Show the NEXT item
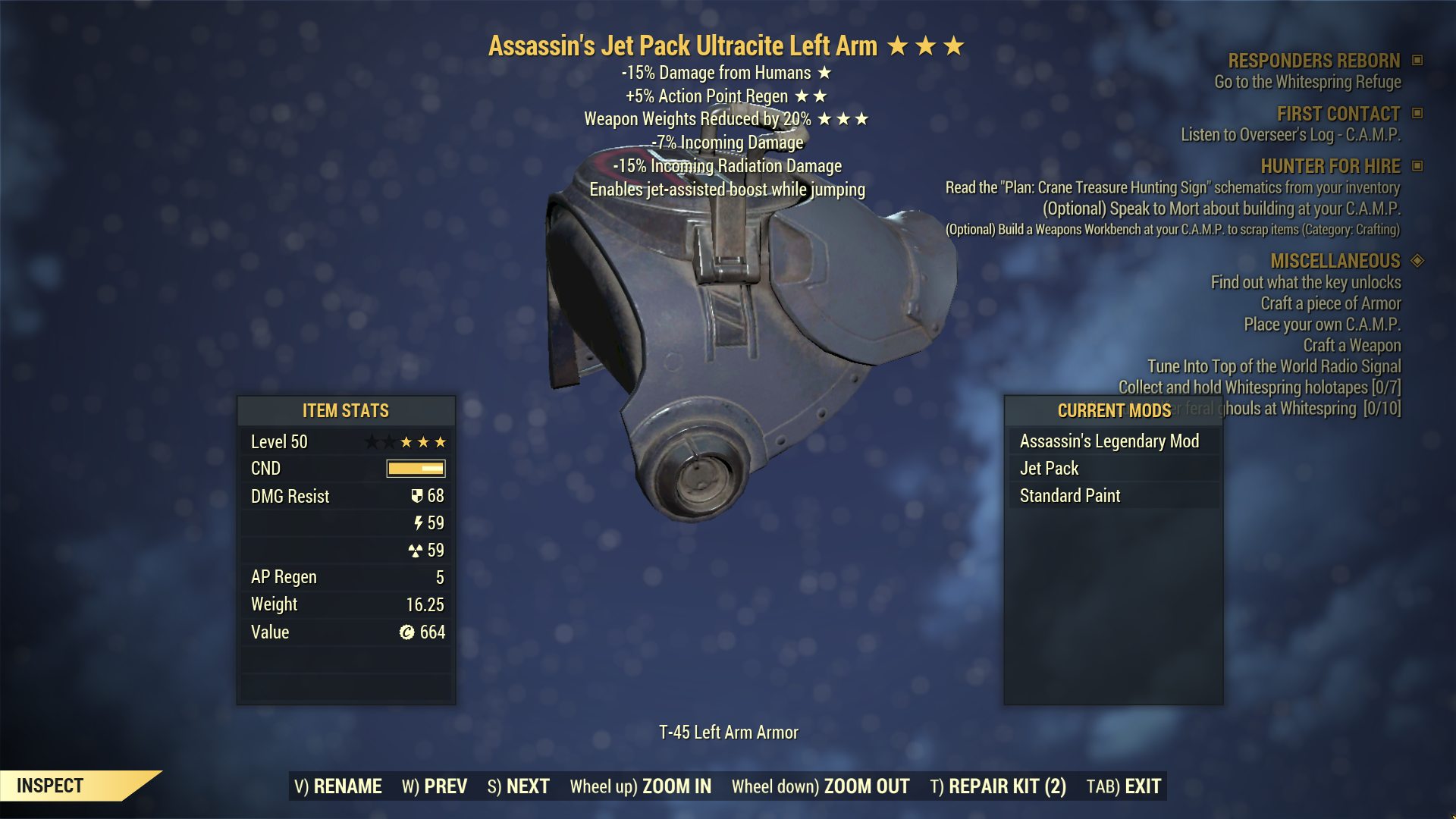 point(518,786)
